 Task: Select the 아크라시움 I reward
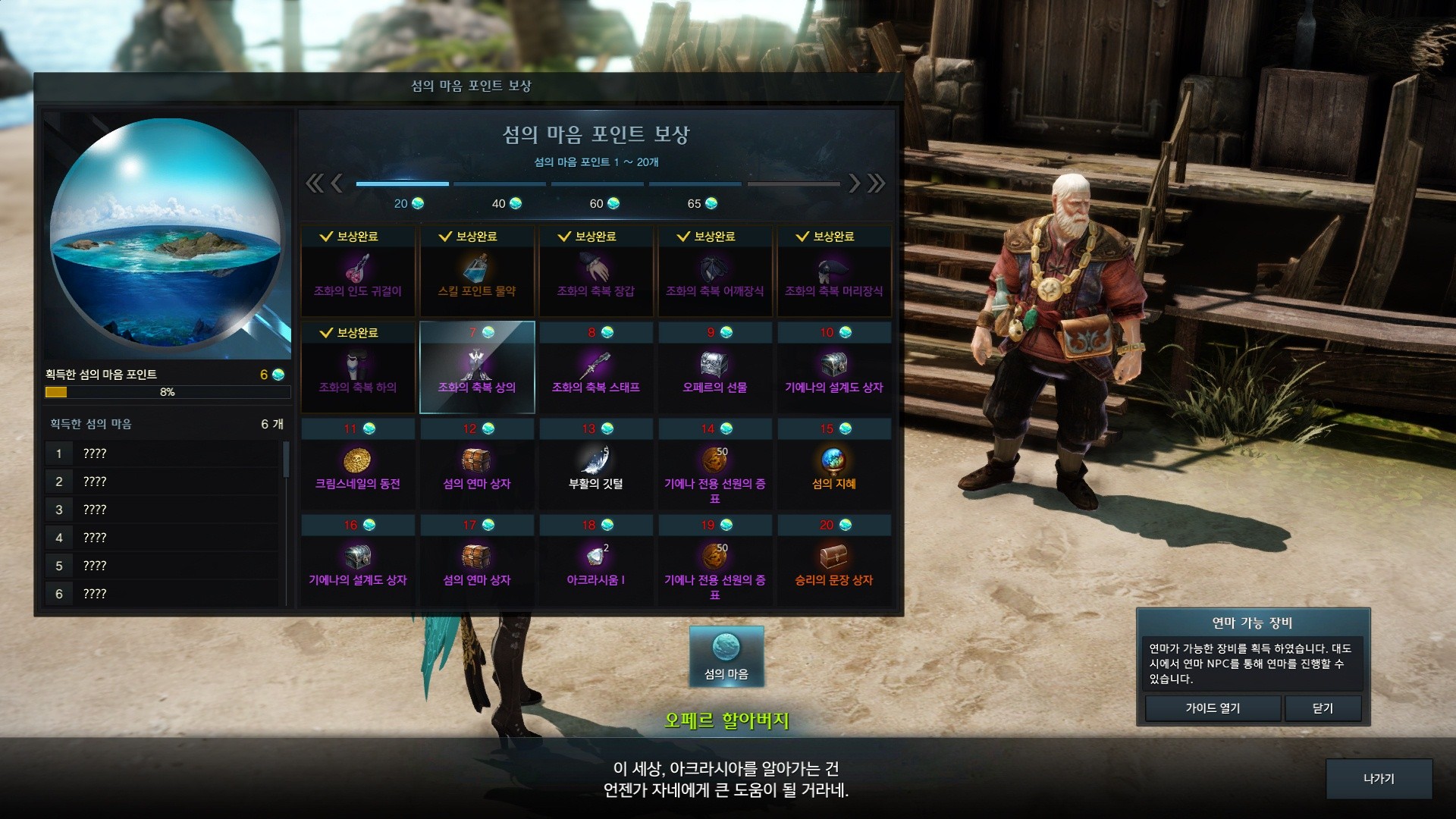point(596,560)
